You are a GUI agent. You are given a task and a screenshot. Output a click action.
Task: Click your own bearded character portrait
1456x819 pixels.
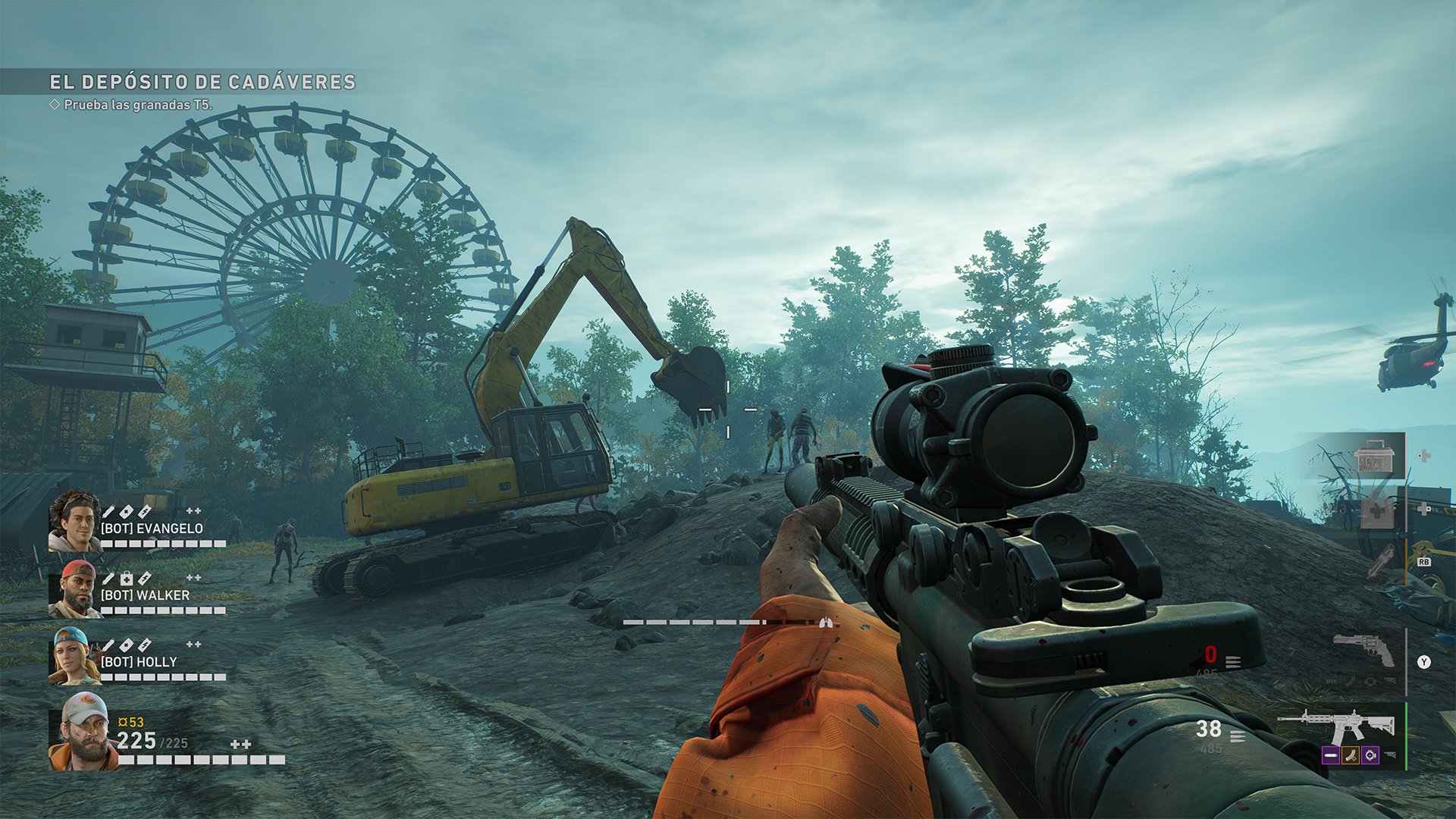tap(83, 731)
